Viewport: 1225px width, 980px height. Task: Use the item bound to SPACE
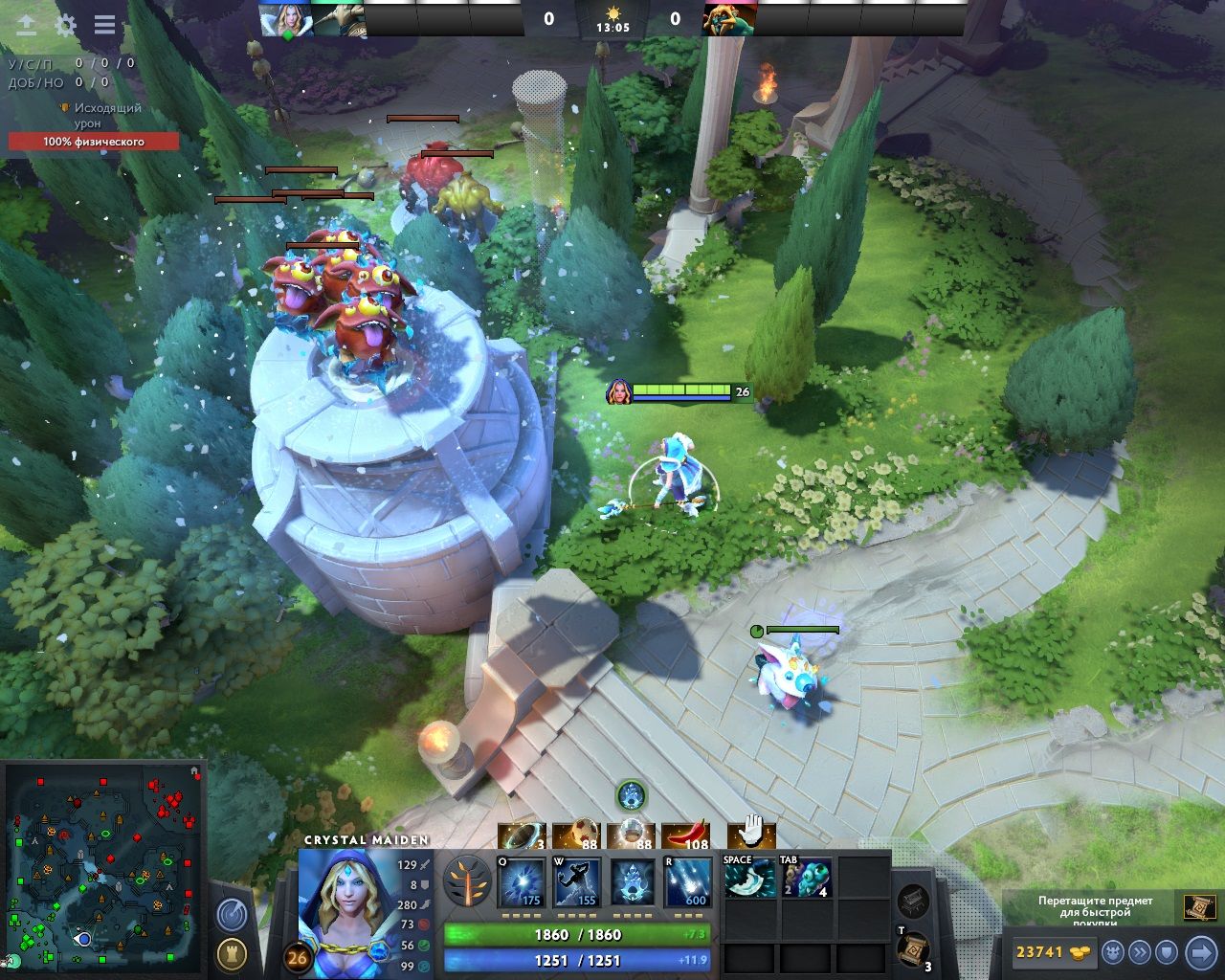(x=748, y=877)
